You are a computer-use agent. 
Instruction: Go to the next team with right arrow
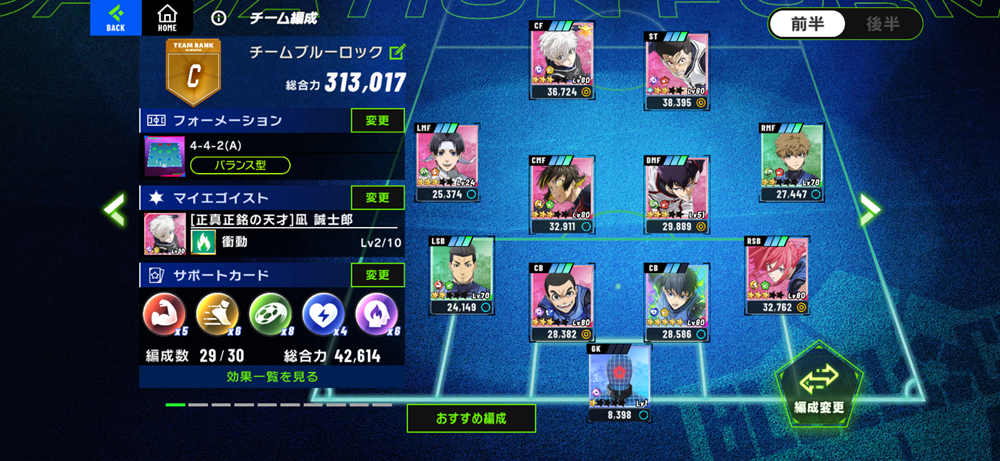pyautogui.click(x=870, y=208)
